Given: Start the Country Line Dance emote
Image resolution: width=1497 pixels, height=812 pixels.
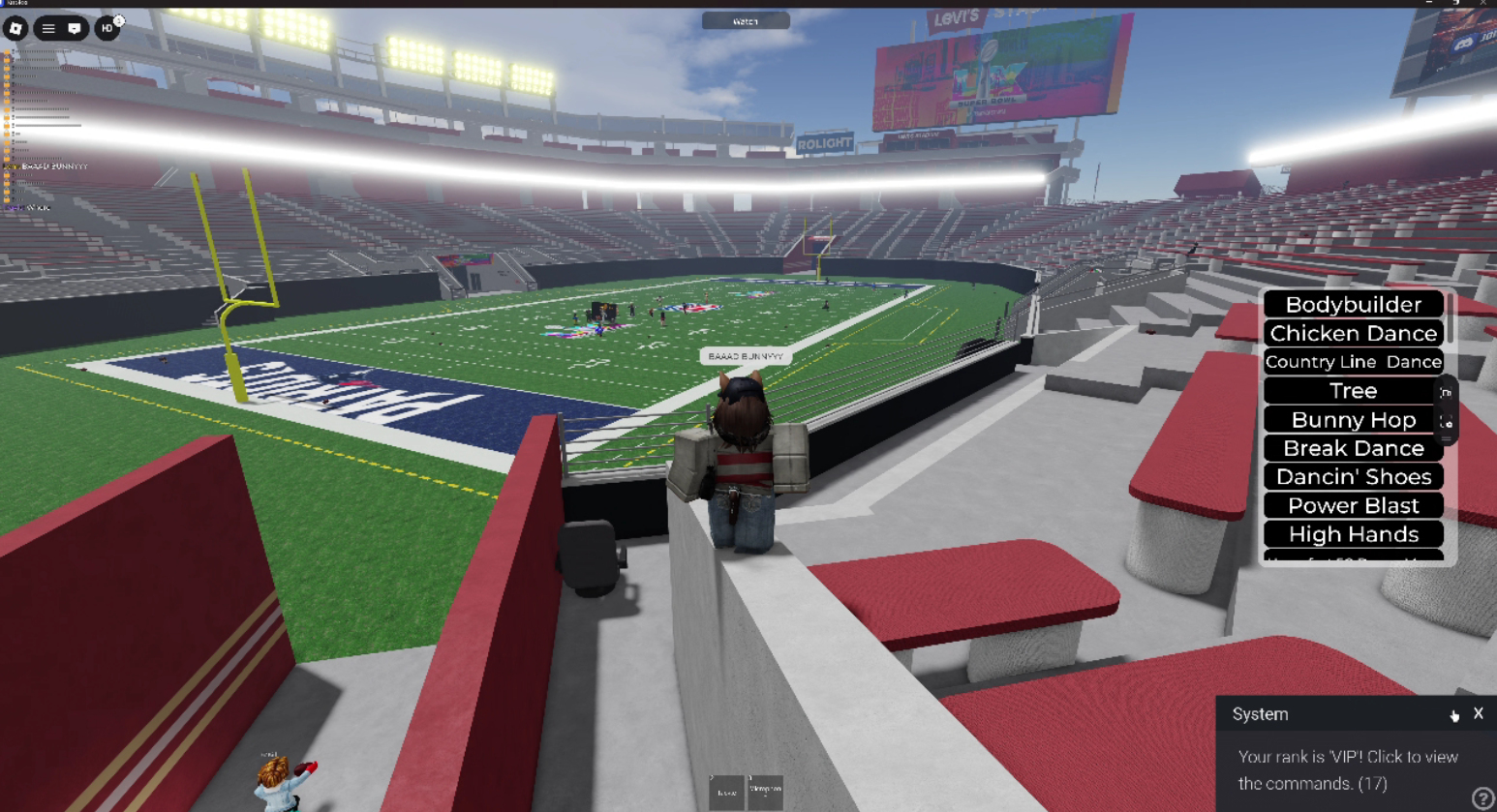Looking at the screenshot, I should [1353, 362].
